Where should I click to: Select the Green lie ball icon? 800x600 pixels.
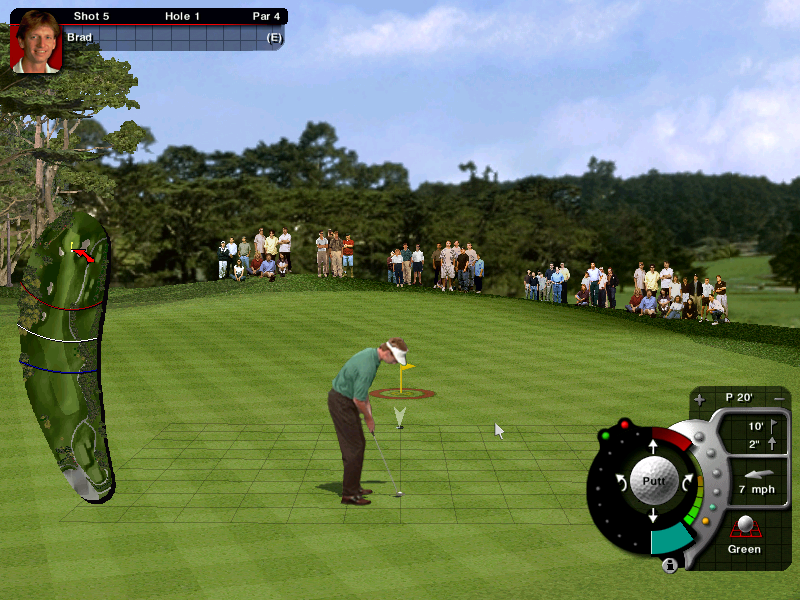(744, 527)
